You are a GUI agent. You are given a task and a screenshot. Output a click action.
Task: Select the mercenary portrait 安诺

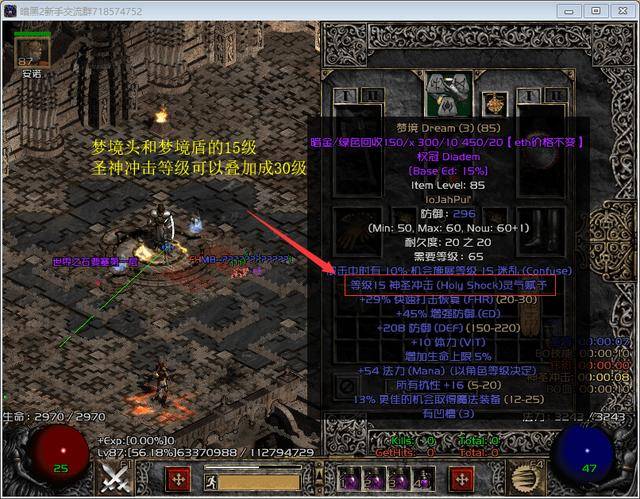pos(29,54)
